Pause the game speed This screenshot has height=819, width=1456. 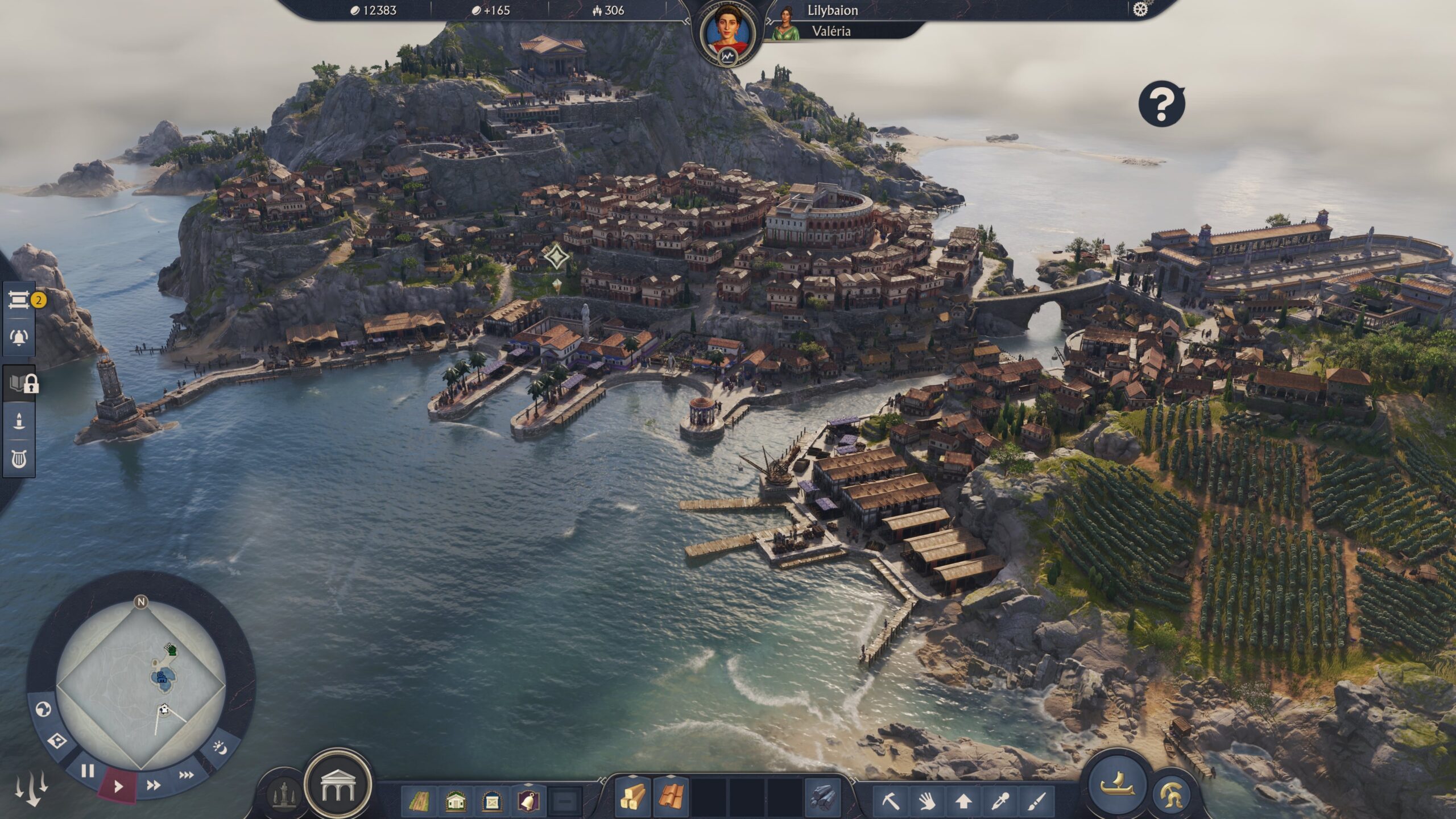pos(88,771)
